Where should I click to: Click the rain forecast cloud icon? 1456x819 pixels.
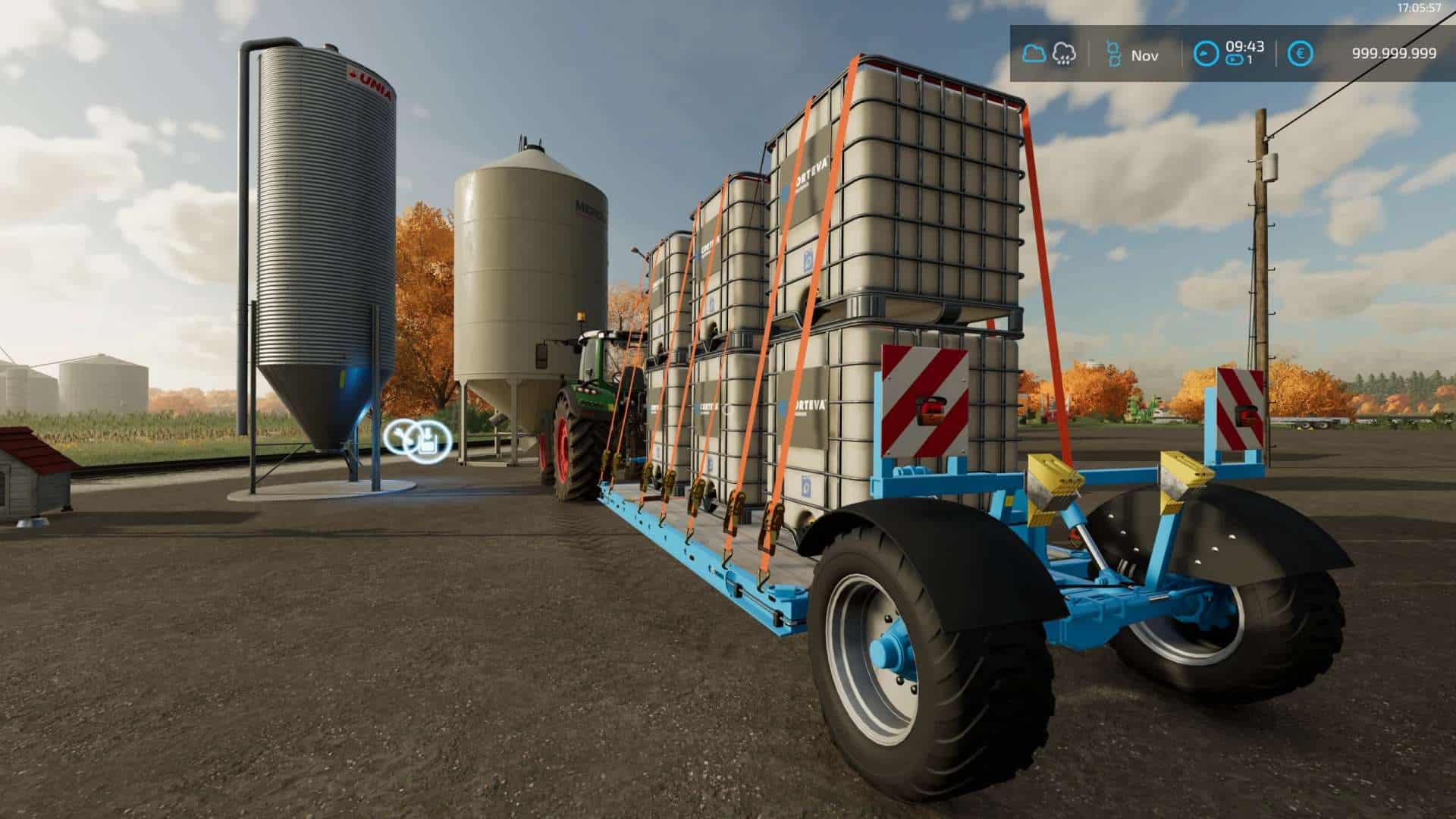1064,54
